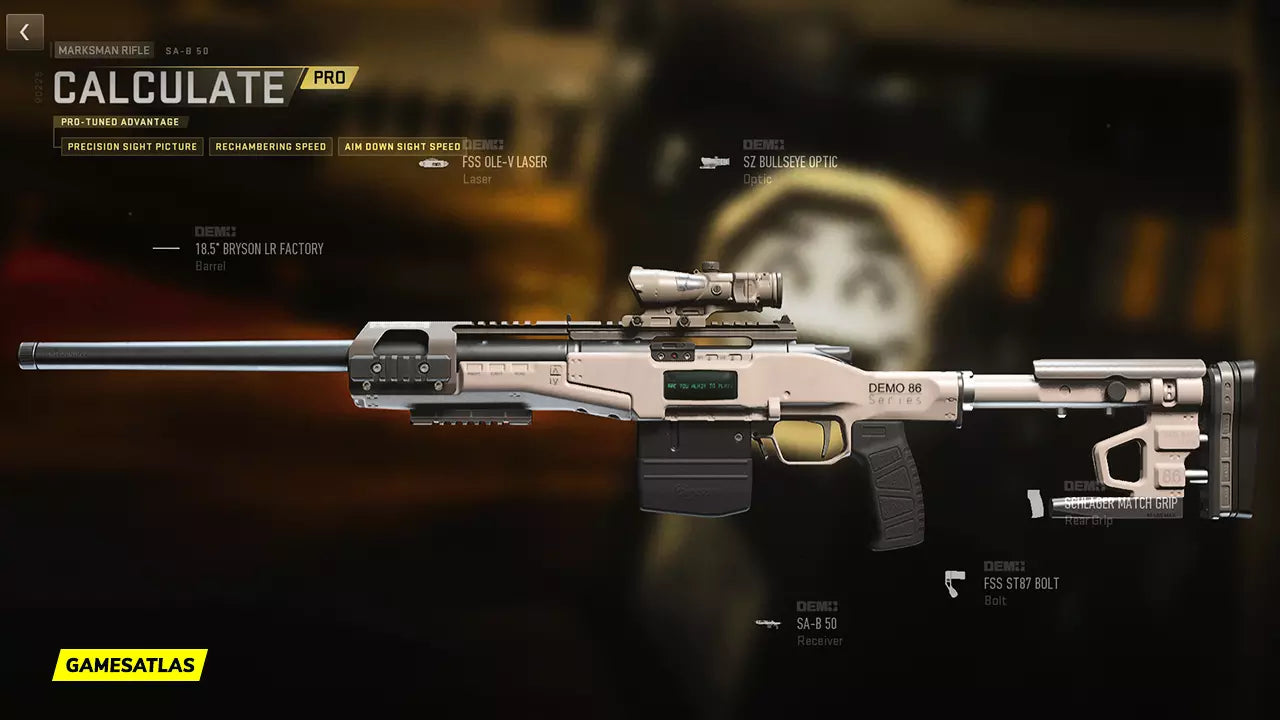Select the FSS OLE-V Laser attachment
This screenshot has height=720, width=1280.
[x=504, y=162]
